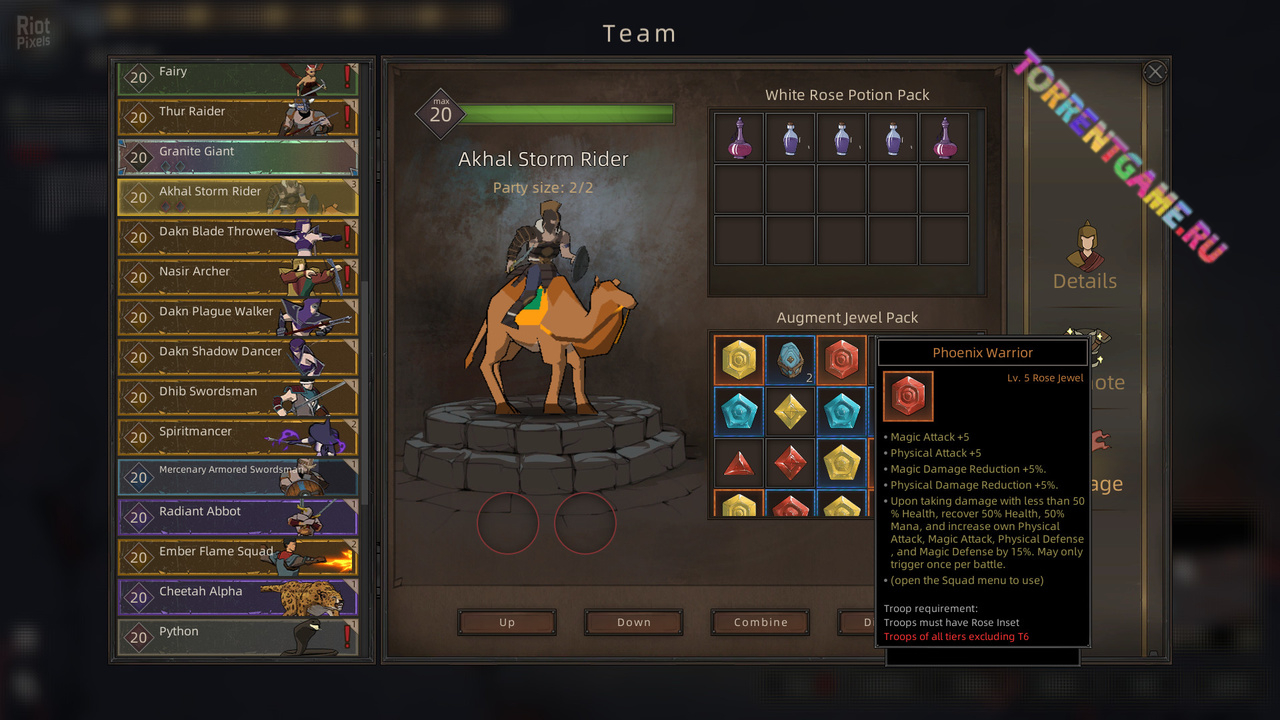Choose the Thur Raider troop row
This screenshot has width=1280, height=720.
pos(237,117)
